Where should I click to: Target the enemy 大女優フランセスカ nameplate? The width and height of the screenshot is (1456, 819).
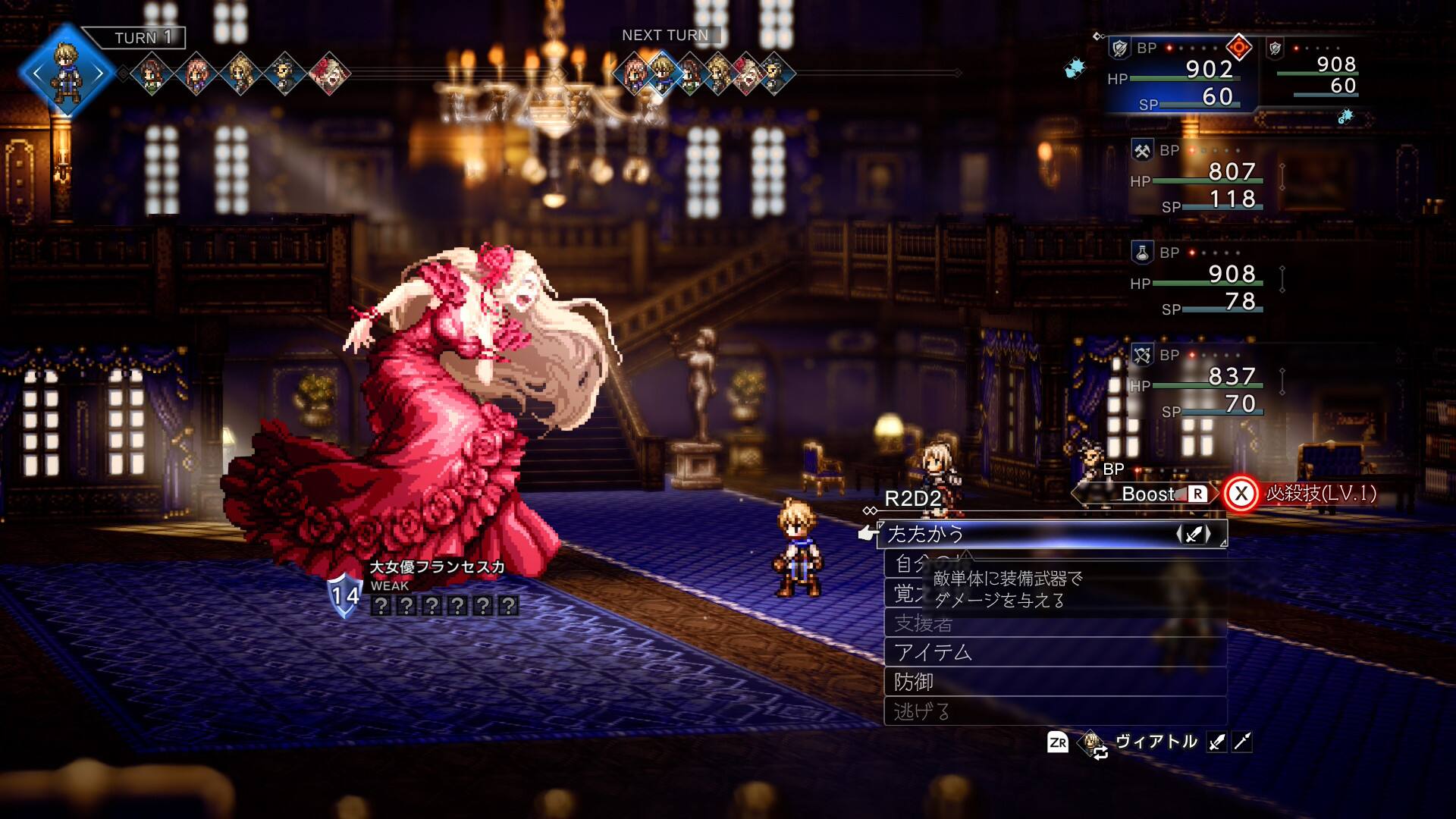click(437, 566)
